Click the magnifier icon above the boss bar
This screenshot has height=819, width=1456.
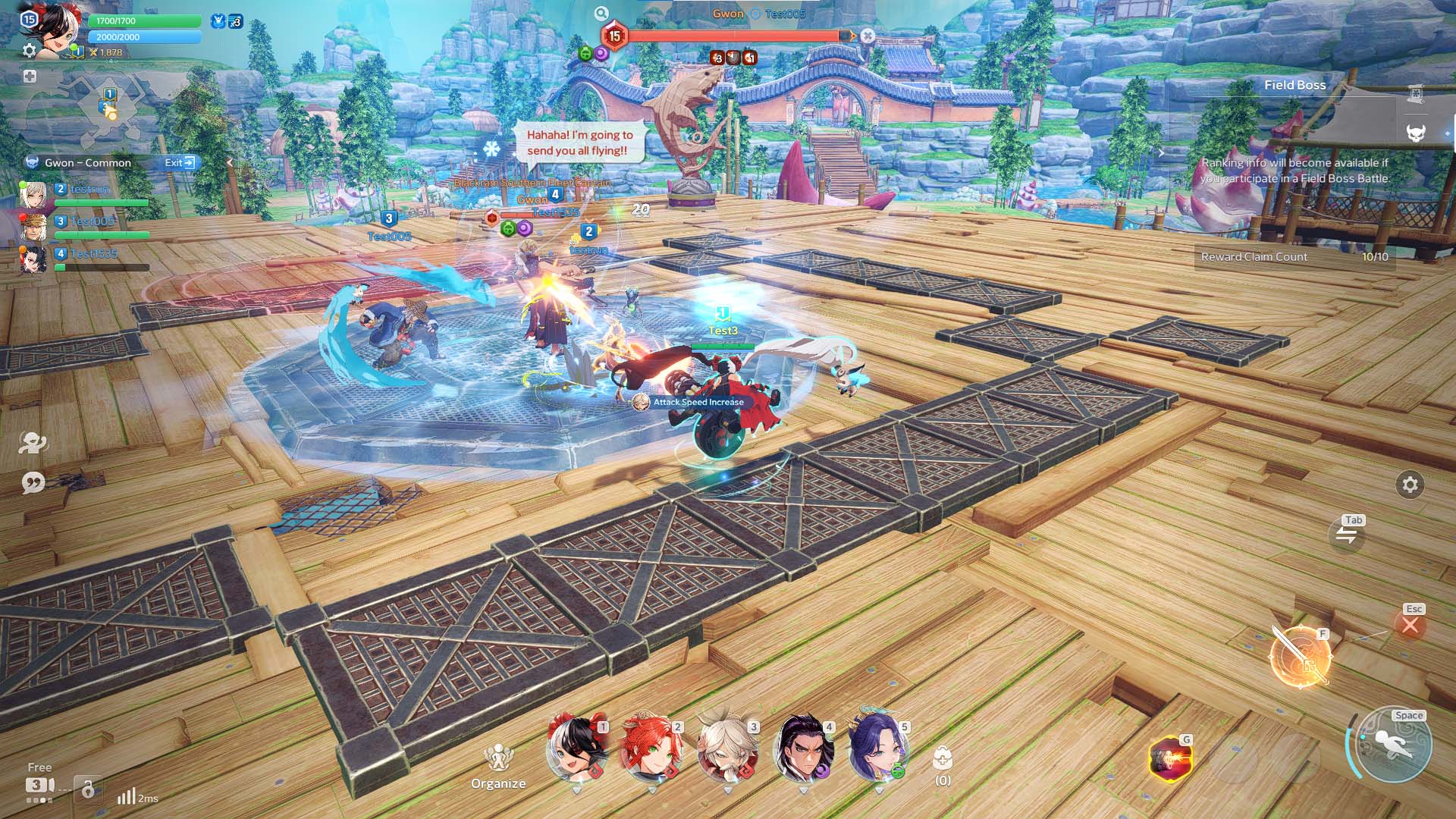point(601,13)
